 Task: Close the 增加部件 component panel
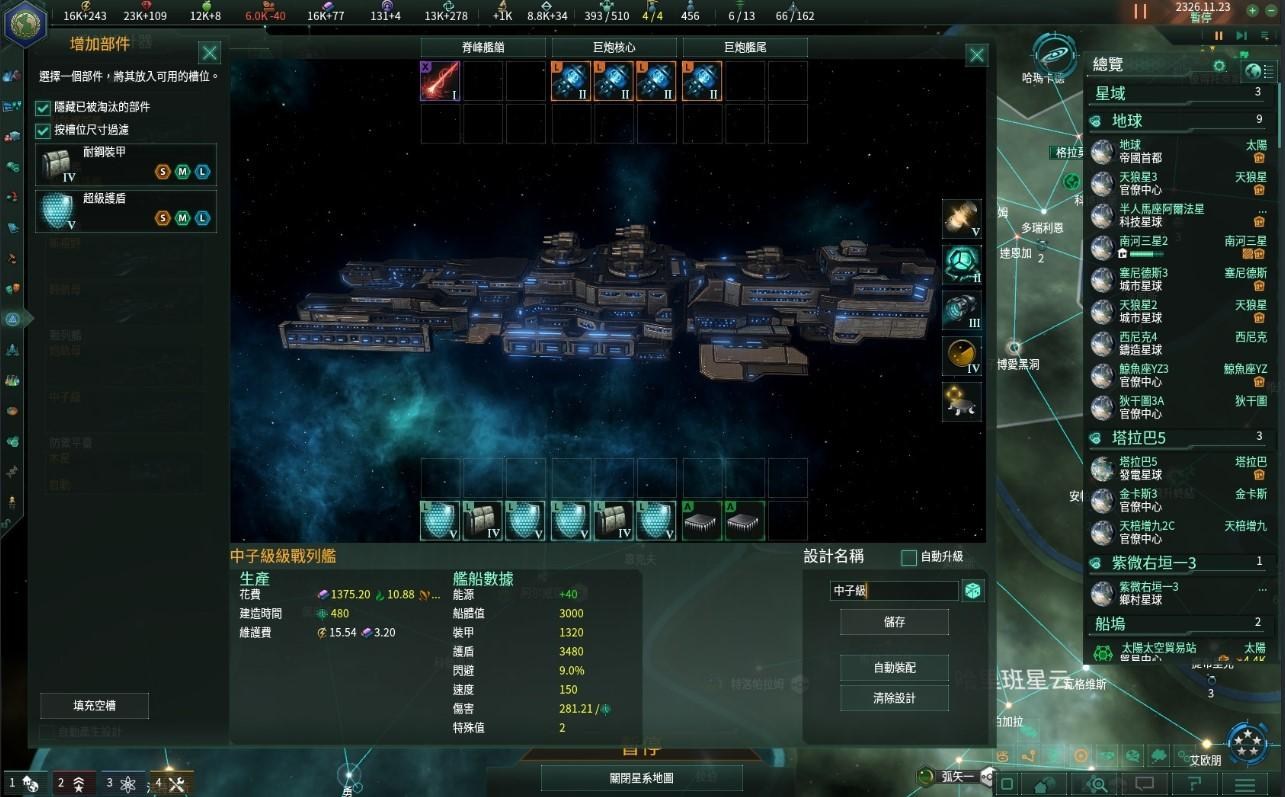[x=209, y=53]
